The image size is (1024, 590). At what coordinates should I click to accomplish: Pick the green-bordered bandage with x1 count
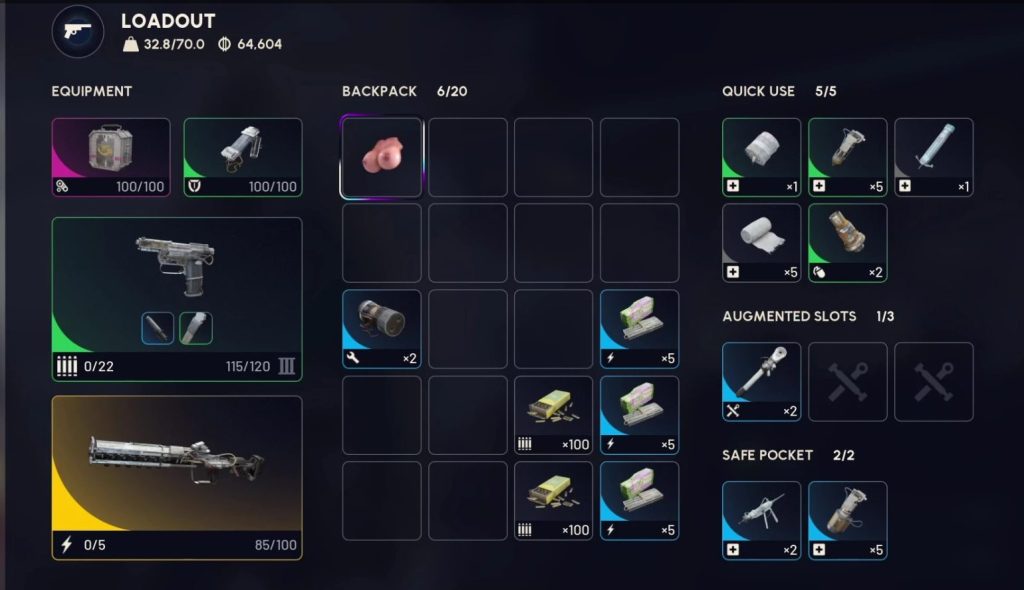[761, 157]
